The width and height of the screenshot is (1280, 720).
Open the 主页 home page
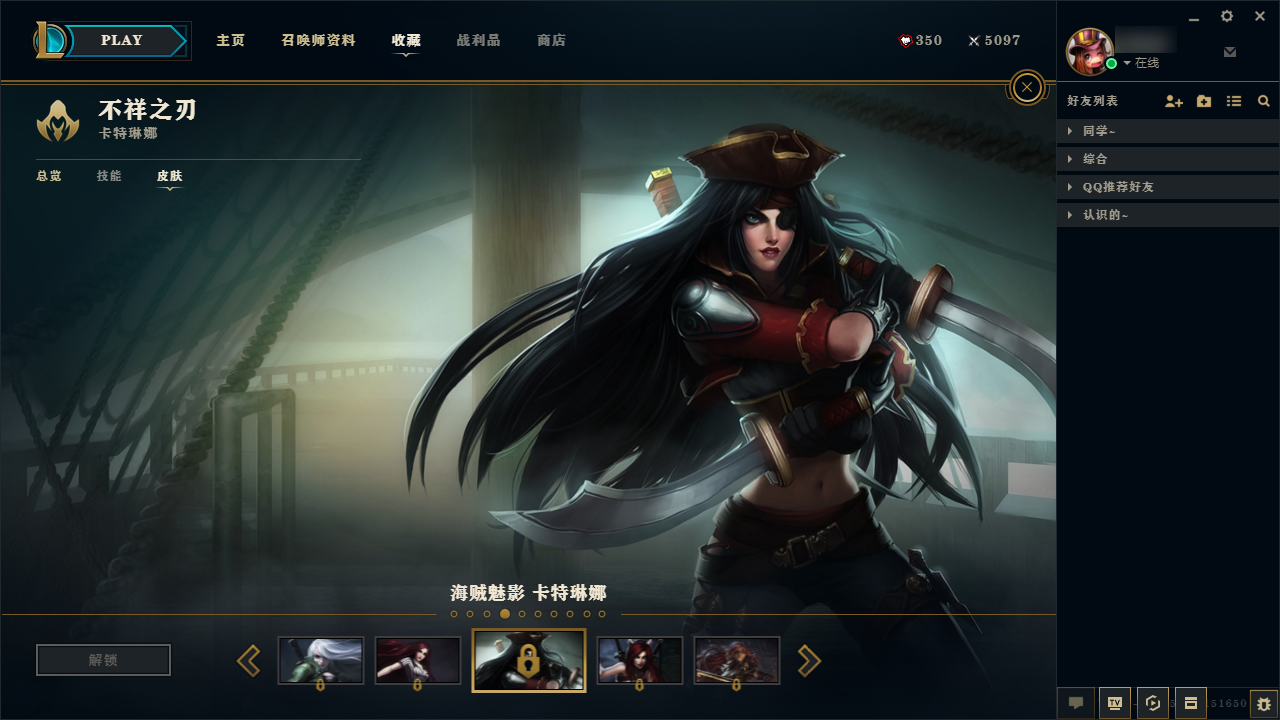tap(231, 41)
